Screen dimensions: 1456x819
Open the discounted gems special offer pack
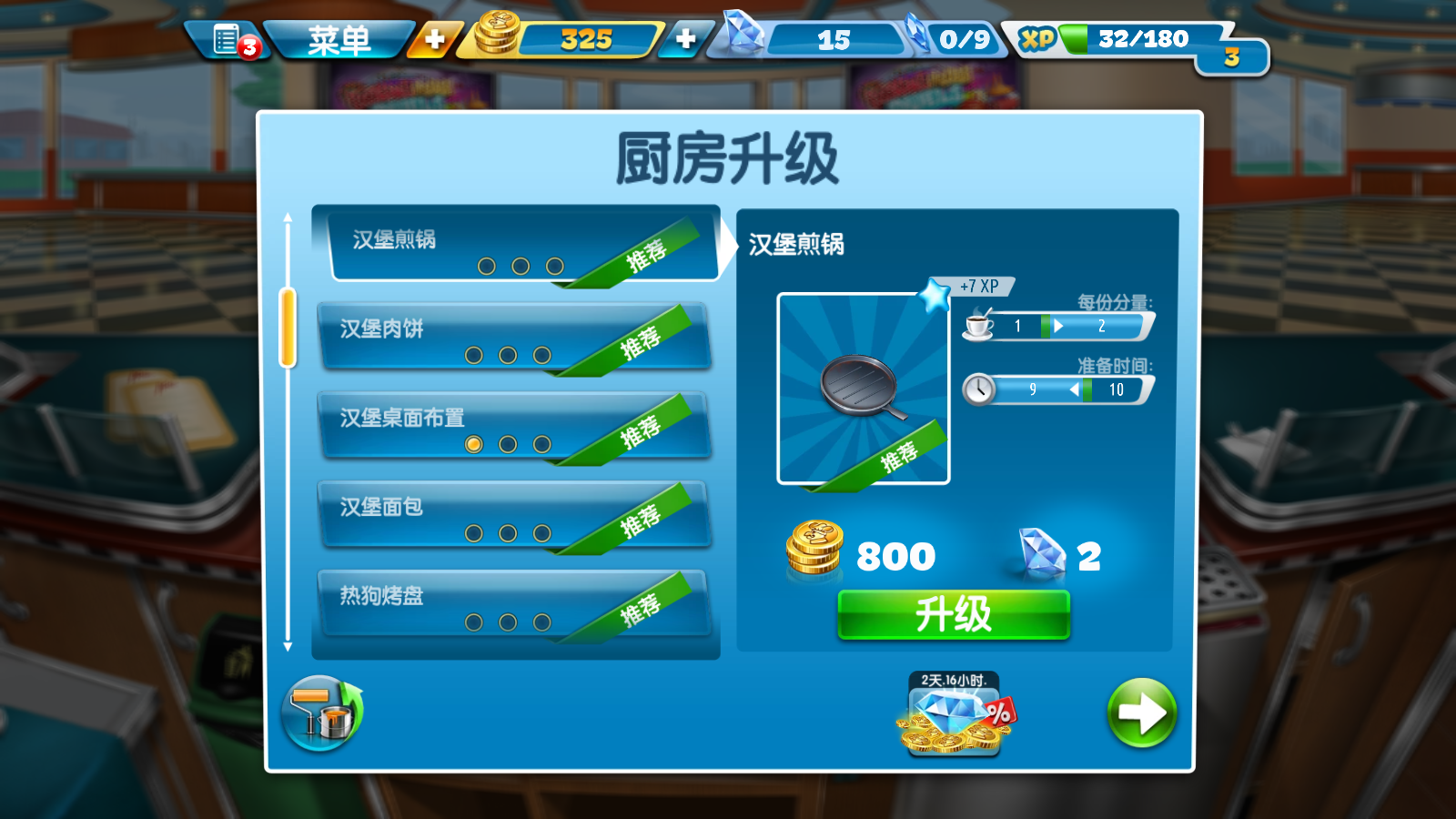pos(952,719)
